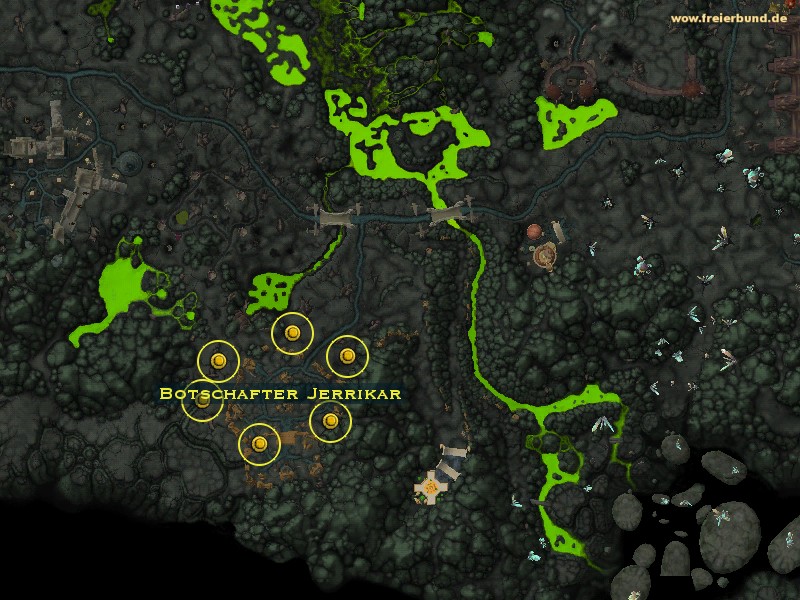This screenshot has width=800, height=600.
Task: Click the northernmost Jerrikar spawn marker
Action: 293,333
